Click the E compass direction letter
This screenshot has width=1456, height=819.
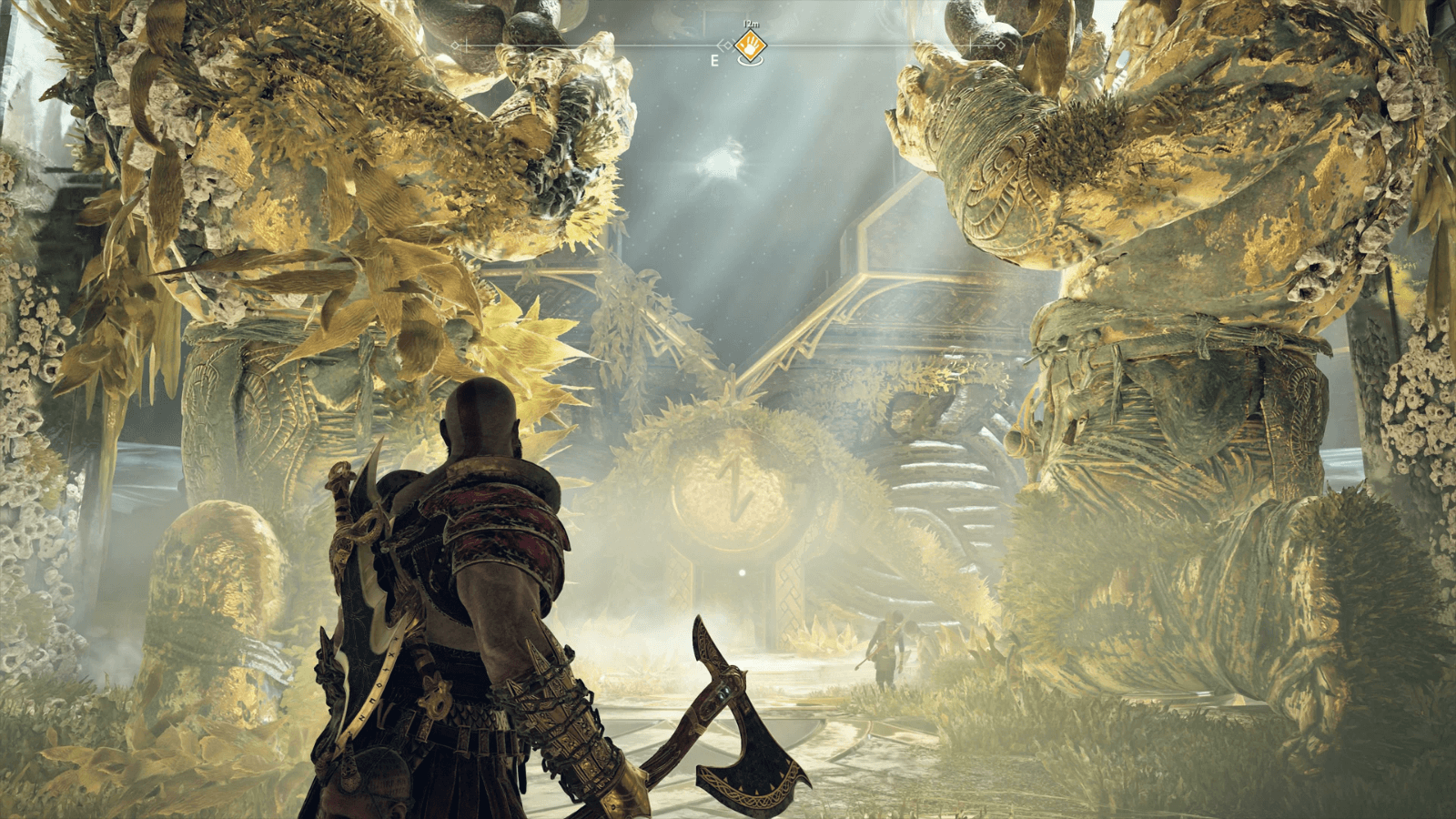pyautogui.click(x=714, y=60)
